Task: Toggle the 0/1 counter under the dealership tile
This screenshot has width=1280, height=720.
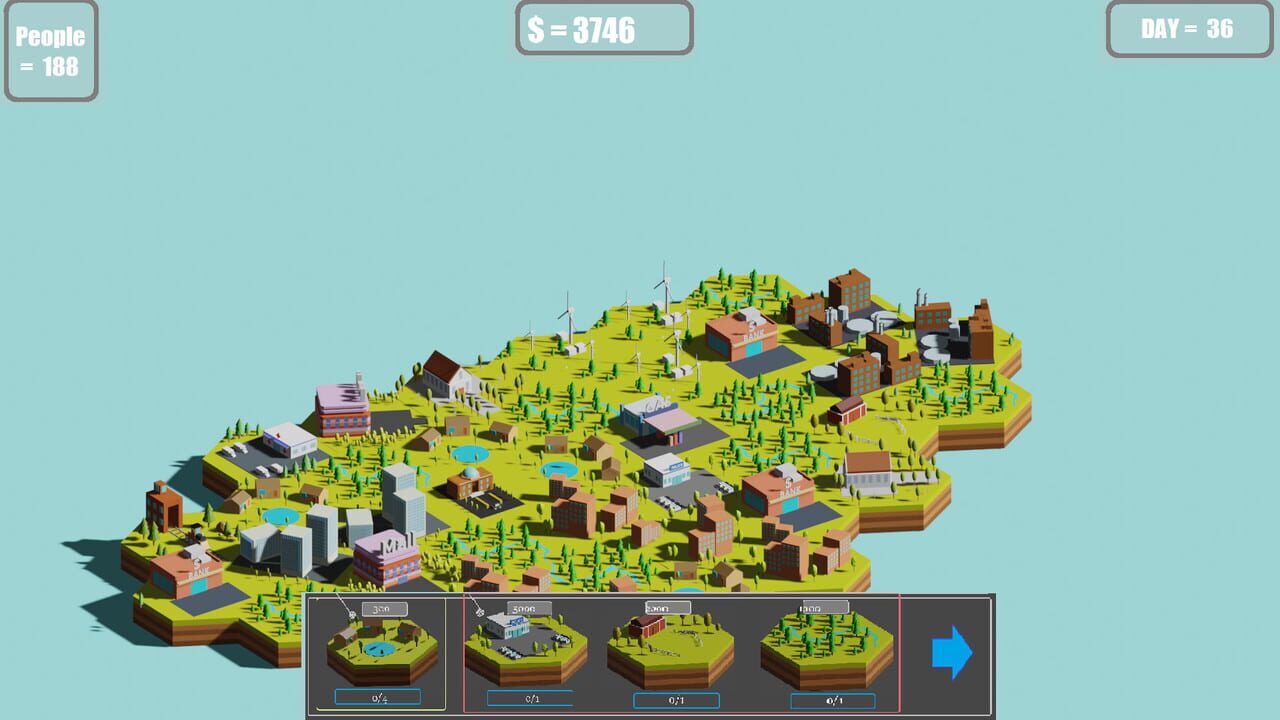Action: tap(531, 701)
